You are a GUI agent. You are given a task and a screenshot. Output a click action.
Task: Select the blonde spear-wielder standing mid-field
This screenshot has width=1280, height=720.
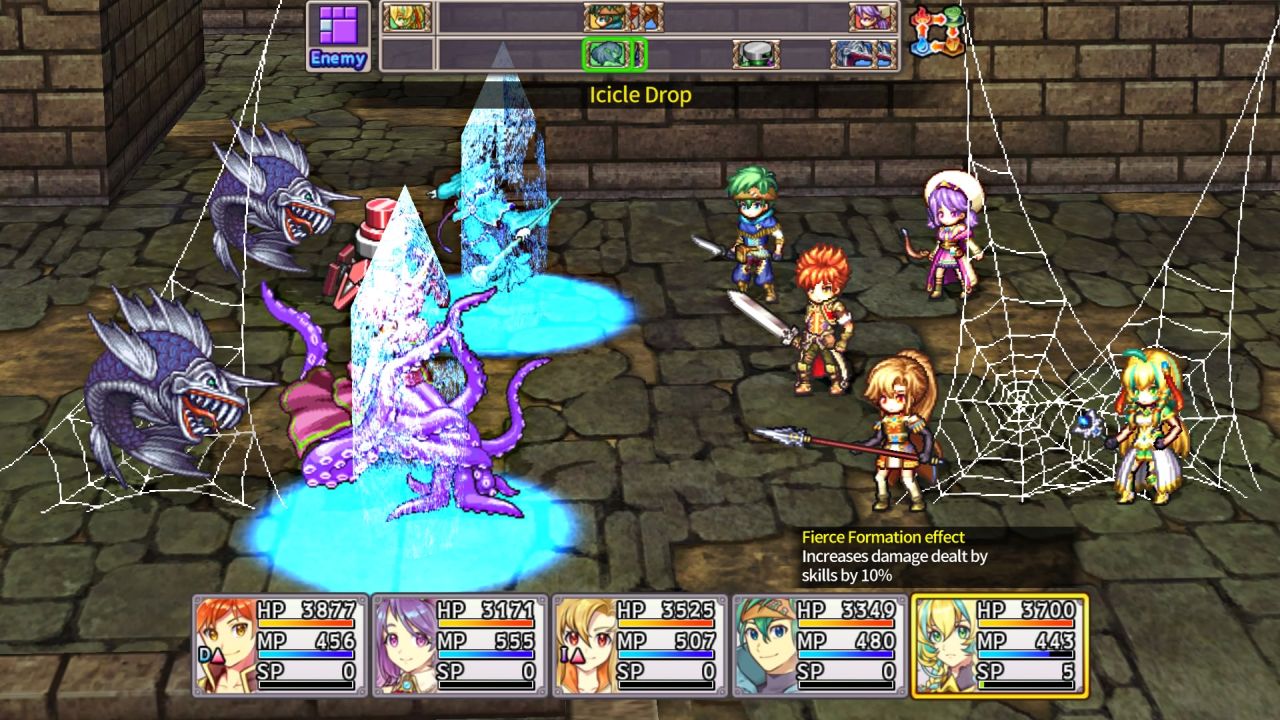[895, 430]
